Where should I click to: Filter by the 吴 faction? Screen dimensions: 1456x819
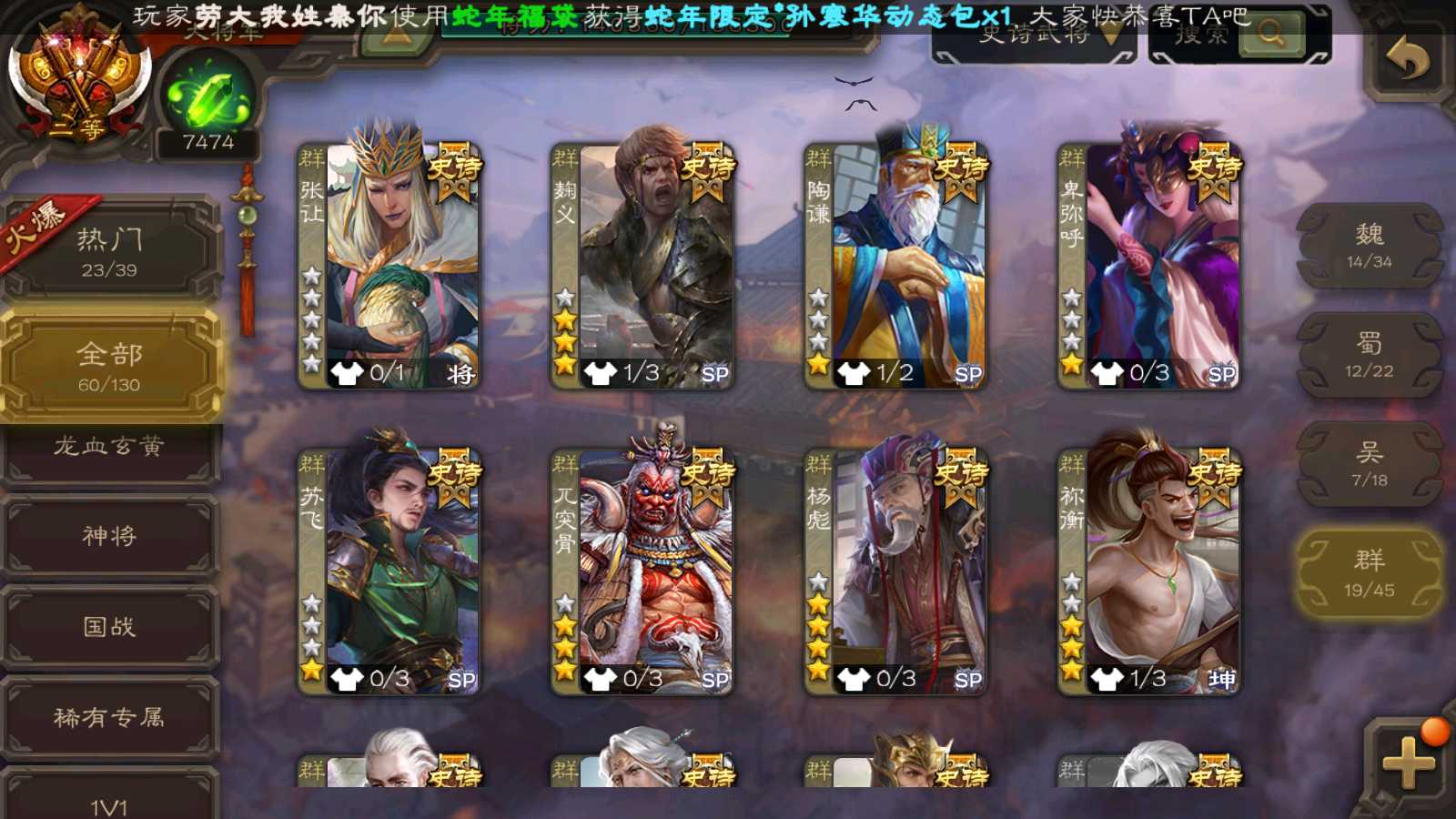pyautogui.click(x=1369, y=464)
